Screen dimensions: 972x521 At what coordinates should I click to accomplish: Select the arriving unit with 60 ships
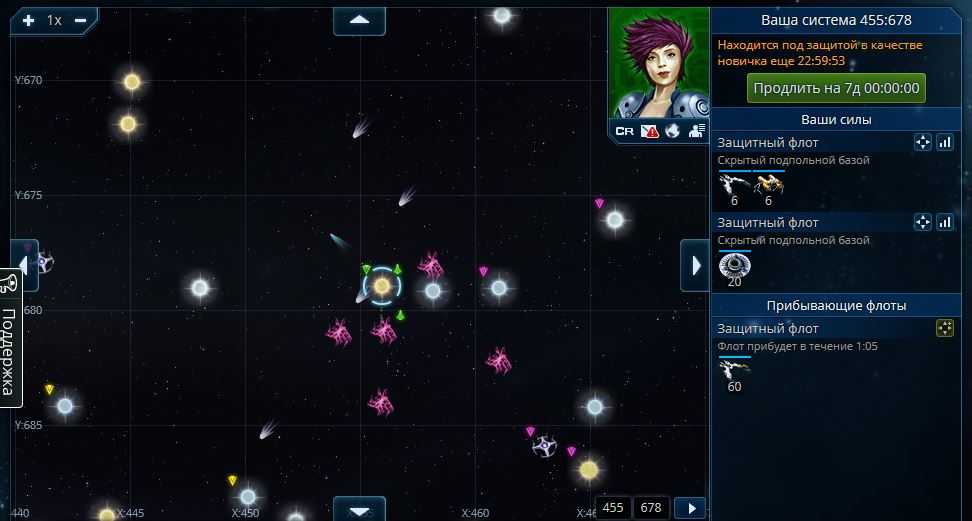(735, 371)
